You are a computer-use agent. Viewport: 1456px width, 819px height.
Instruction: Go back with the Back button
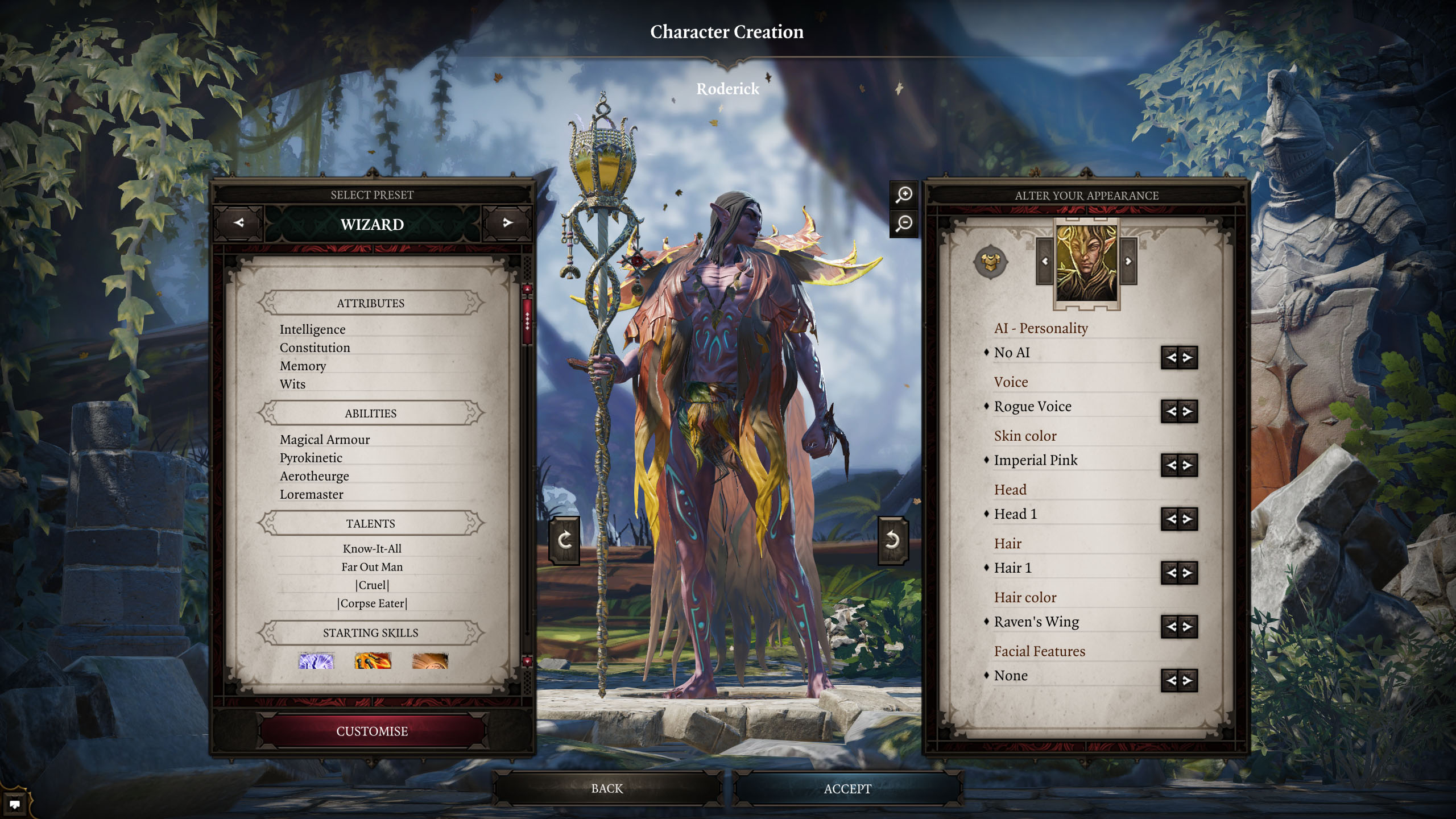(x=607, y=789)
